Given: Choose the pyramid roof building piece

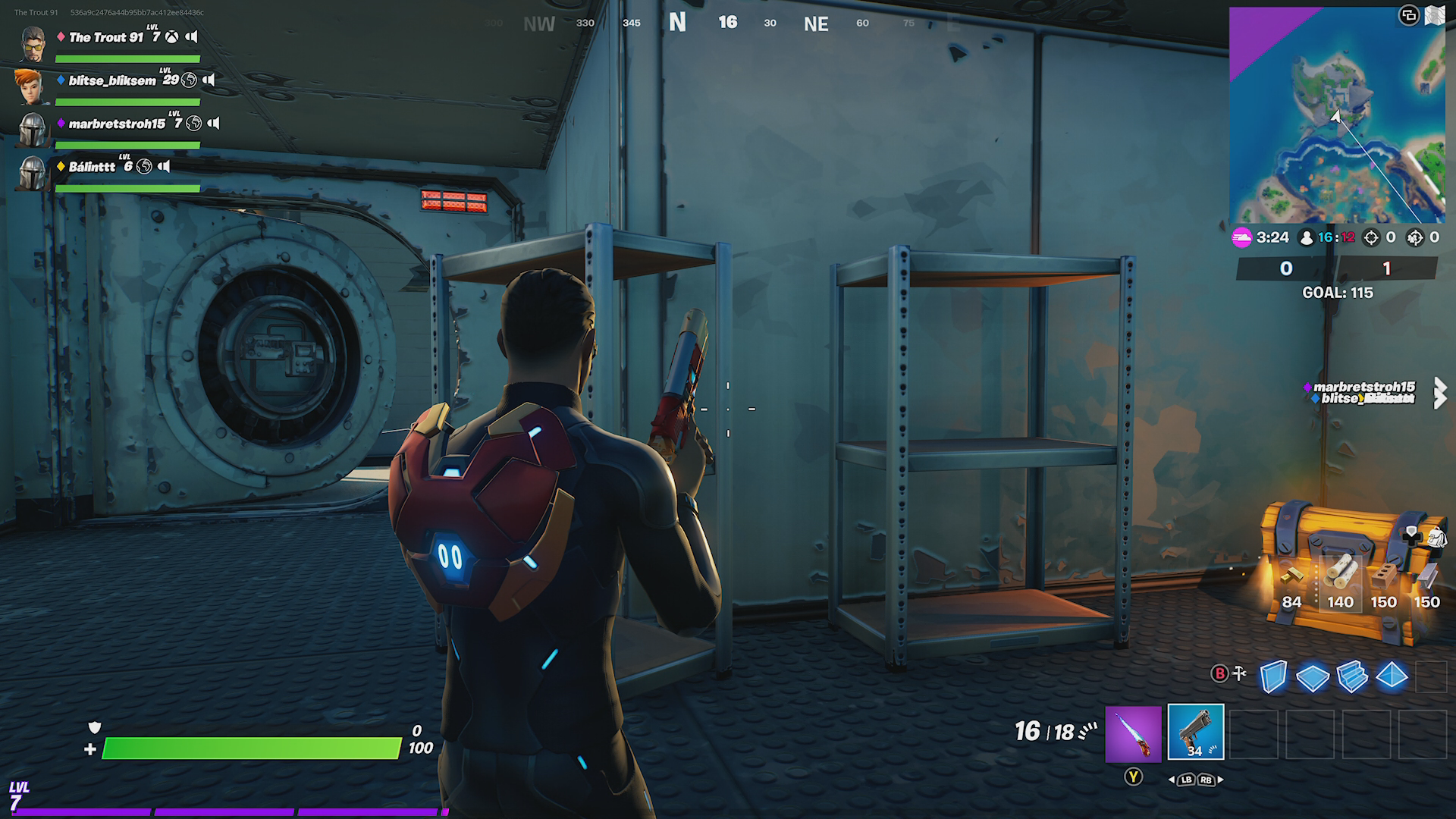Looking at the screenshot, I should click(x=1392, y=675).
